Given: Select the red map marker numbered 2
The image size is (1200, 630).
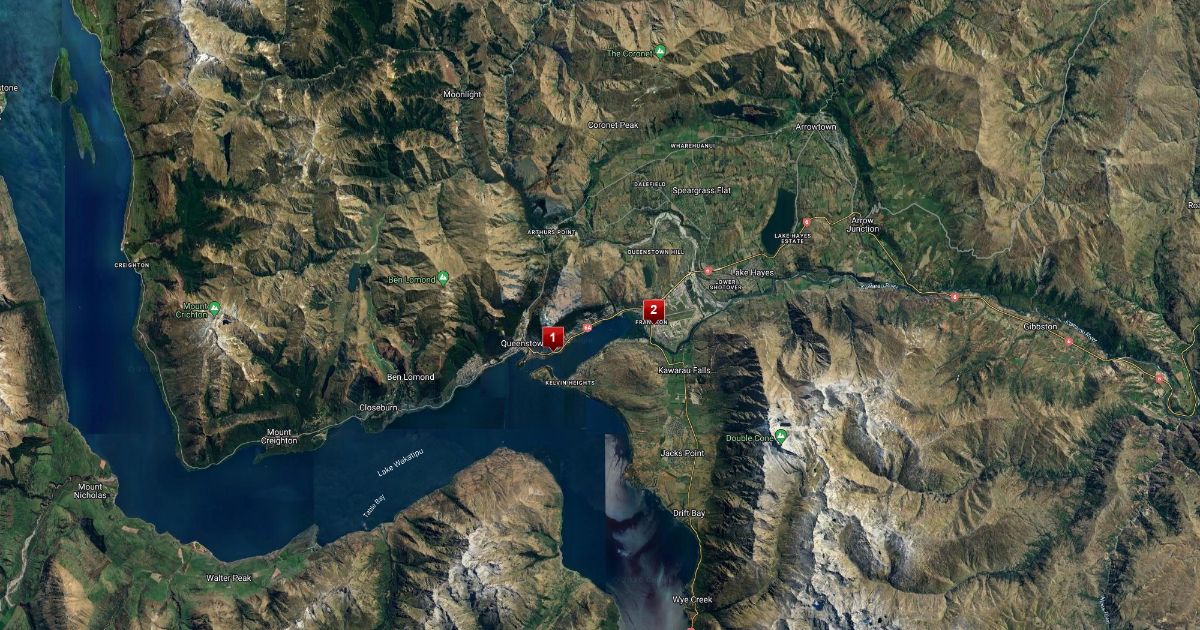Looking at the screenshot, I should pyautogui.click(x=653, y=309).
